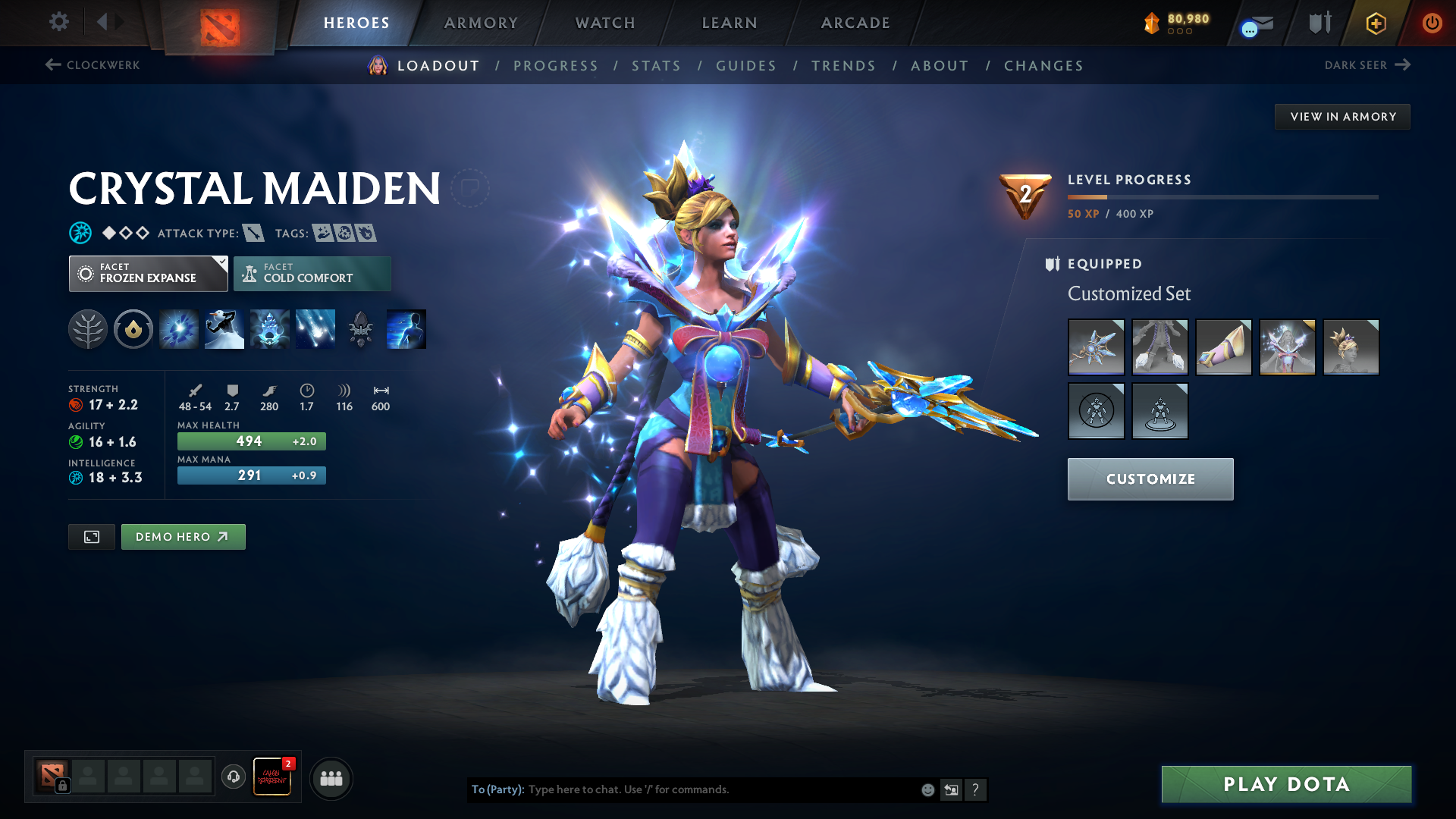Go to previous hero Clockwerk
The height and width of the screenshot is (819, 1456).
pos(93,65)
